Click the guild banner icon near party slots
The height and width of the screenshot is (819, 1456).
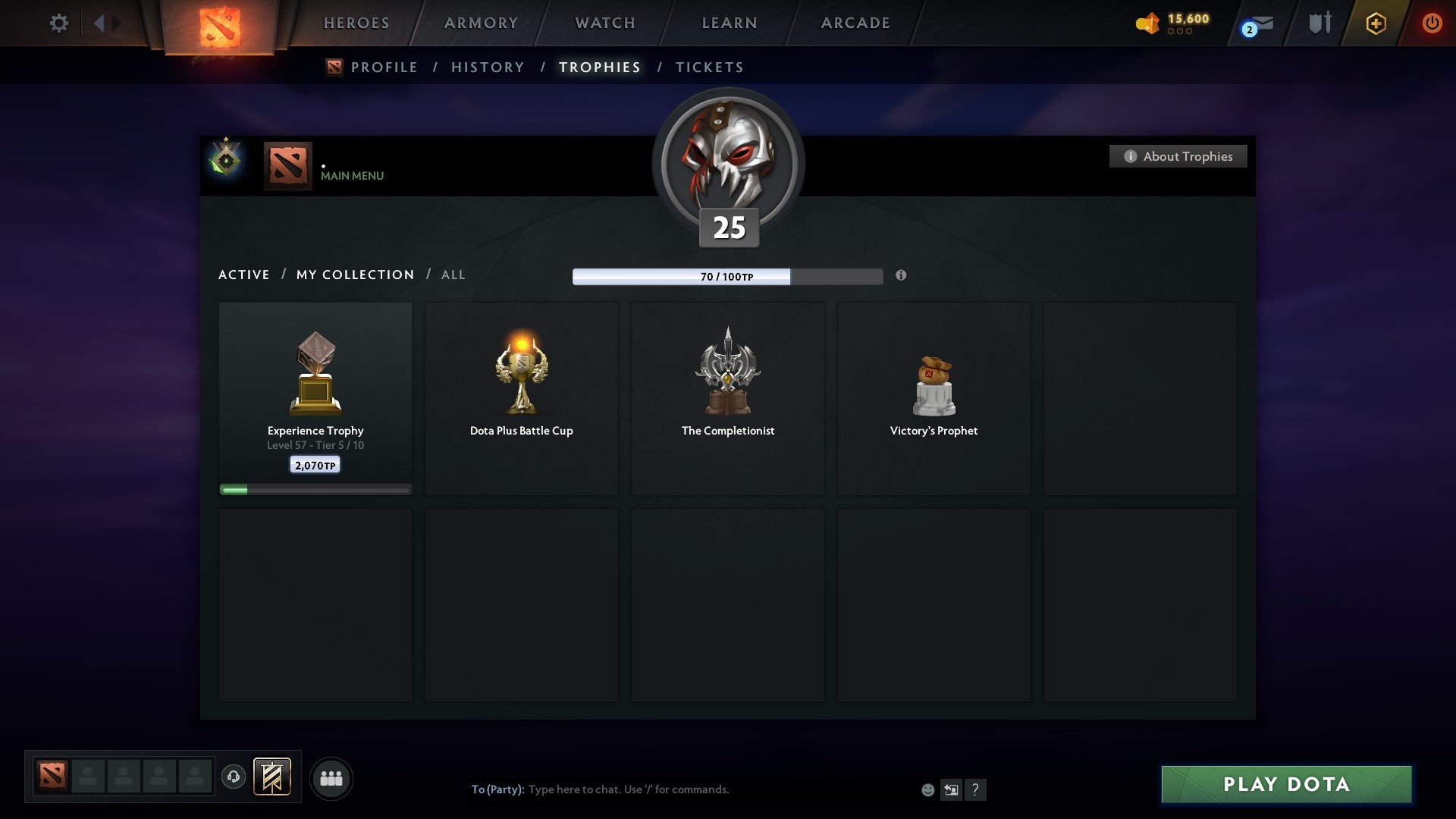coord(271,777)
